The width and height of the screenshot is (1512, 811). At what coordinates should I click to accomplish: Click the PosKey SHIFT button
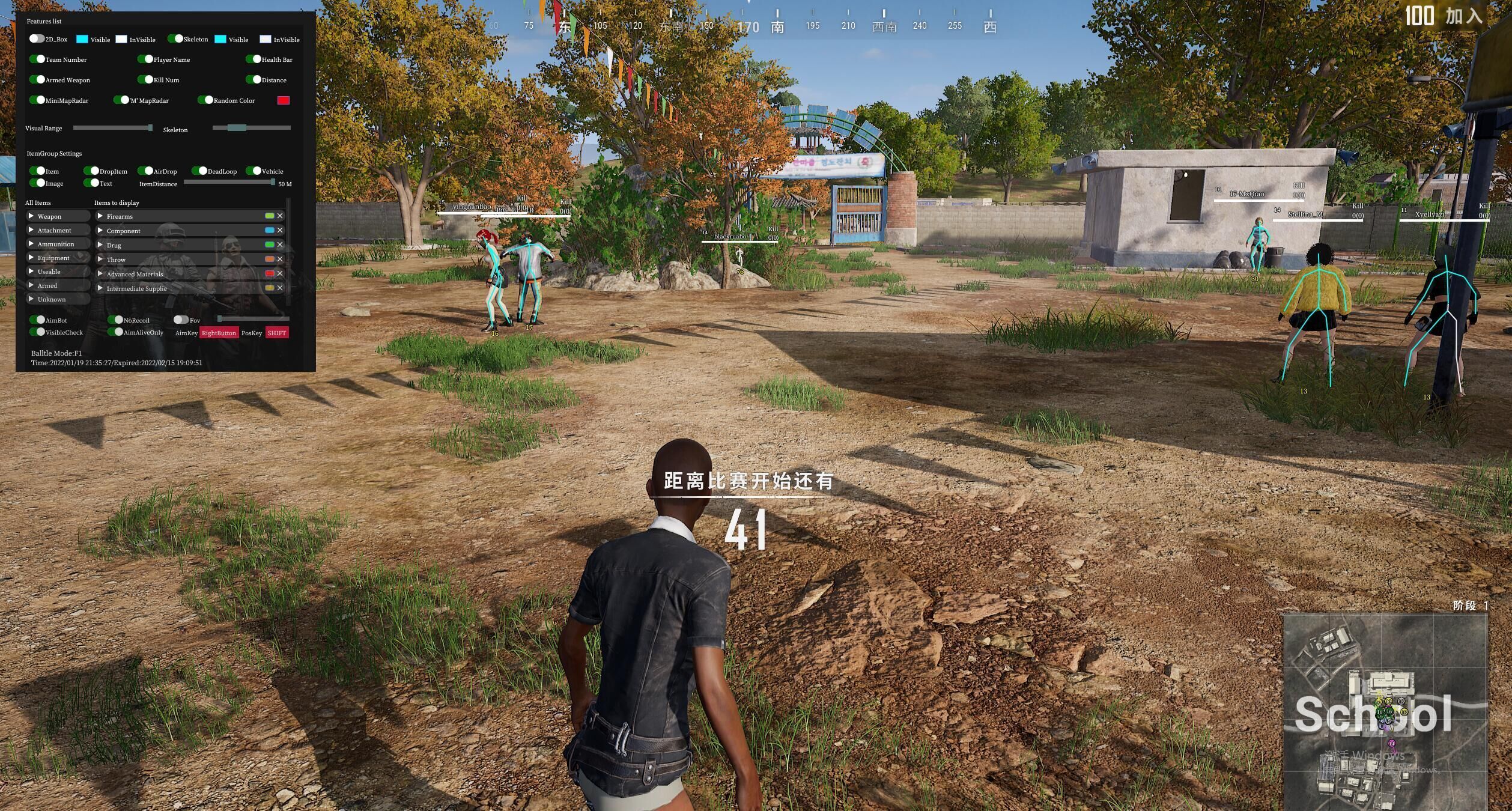(277, 333)
